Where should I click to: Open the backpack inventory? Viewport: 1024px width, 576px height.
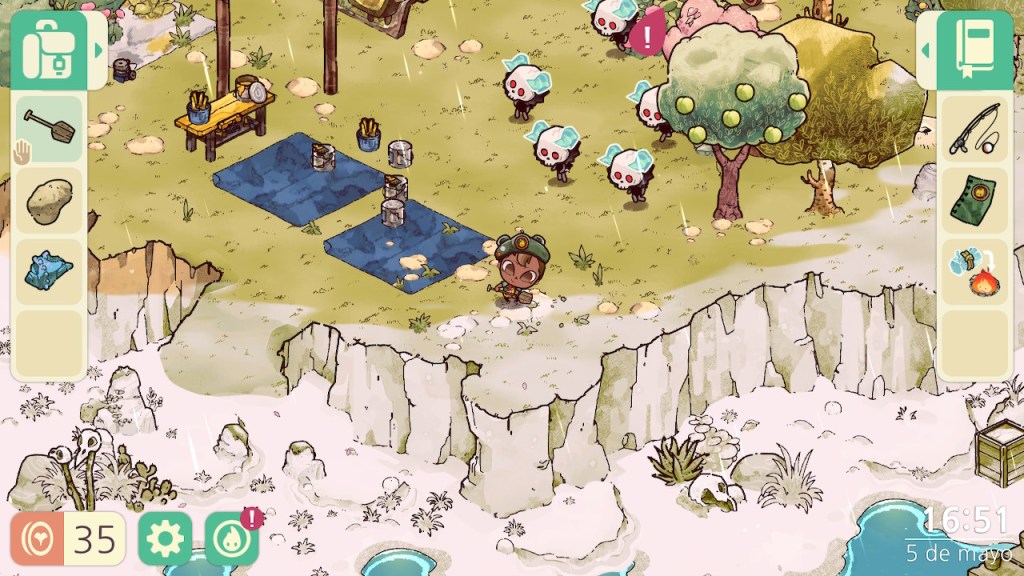click(52, 50)
